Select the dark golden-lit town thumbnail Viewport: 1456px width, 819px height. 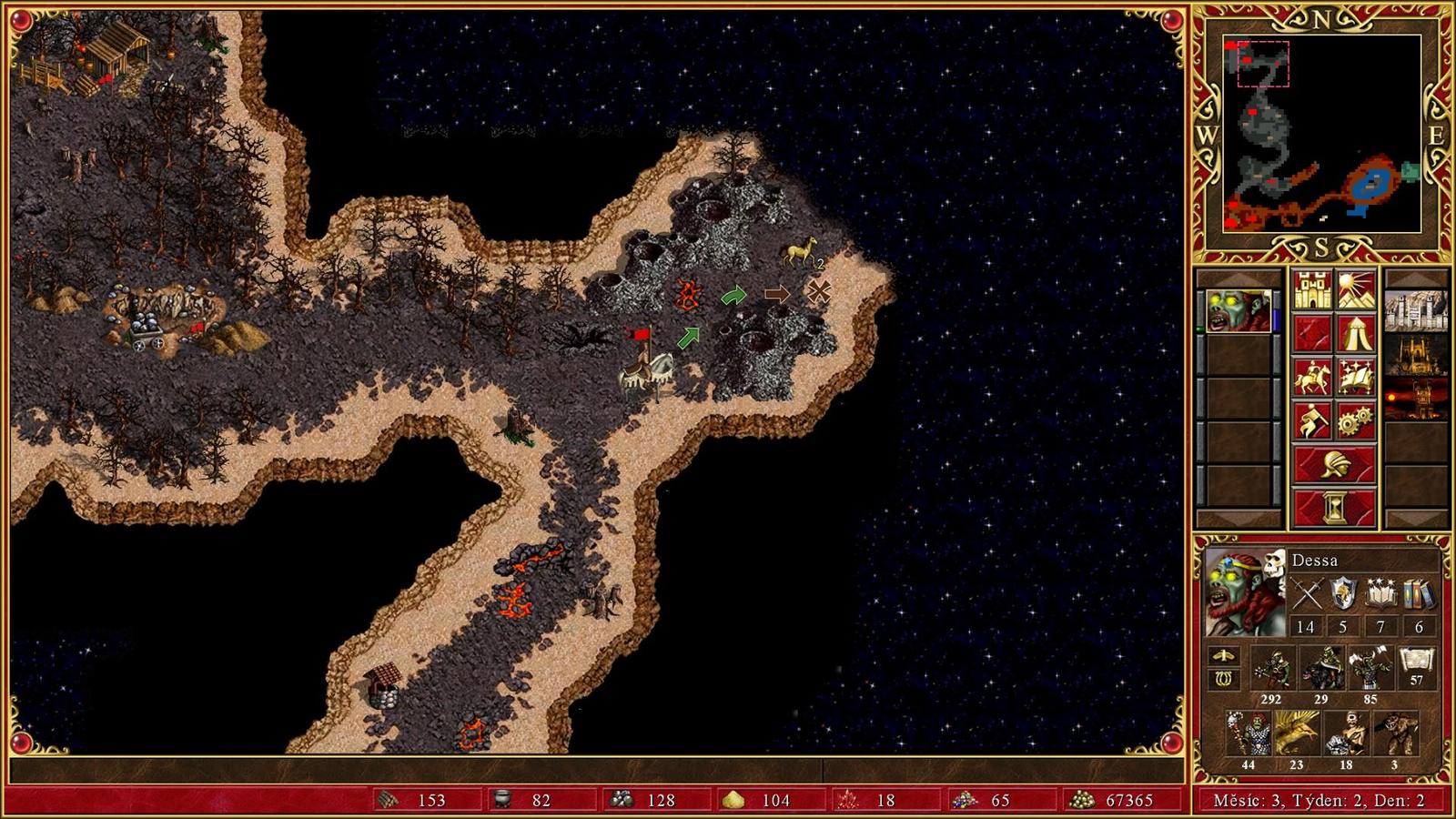(x=1415, y=354)
